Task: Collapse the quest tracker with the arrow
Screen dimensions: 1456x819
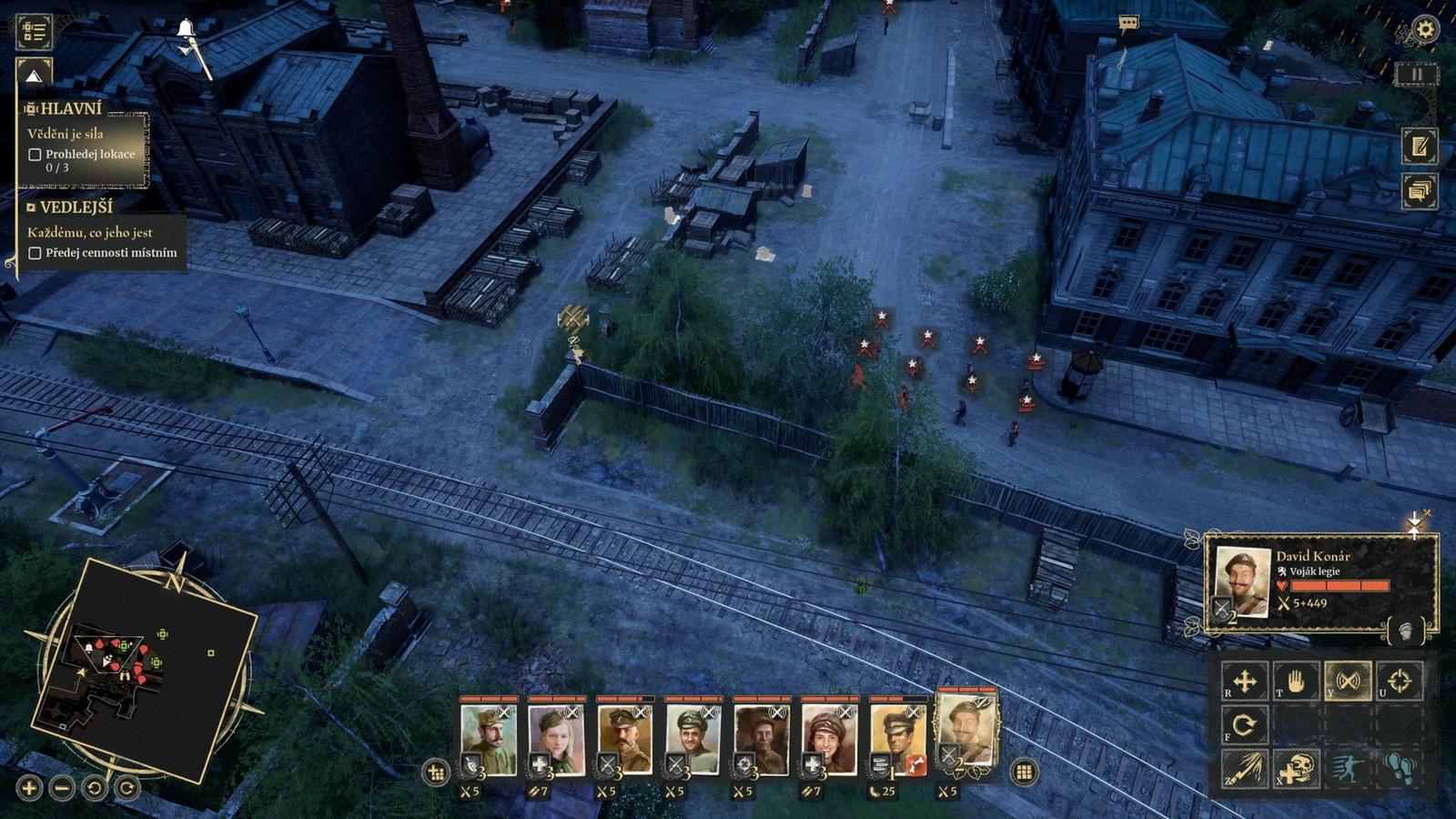Action: (x=34, y=76)
